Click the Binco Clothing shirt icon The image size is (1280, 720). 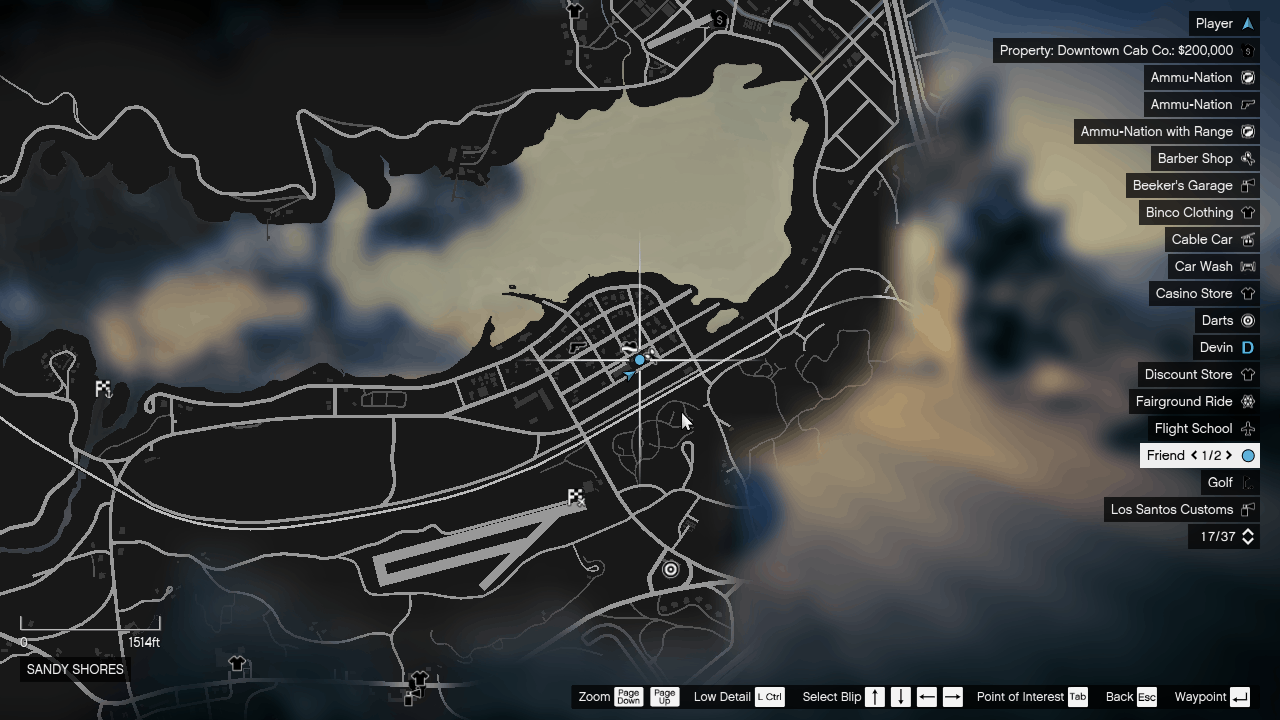pyautogui.click(x=1247, y=212)
